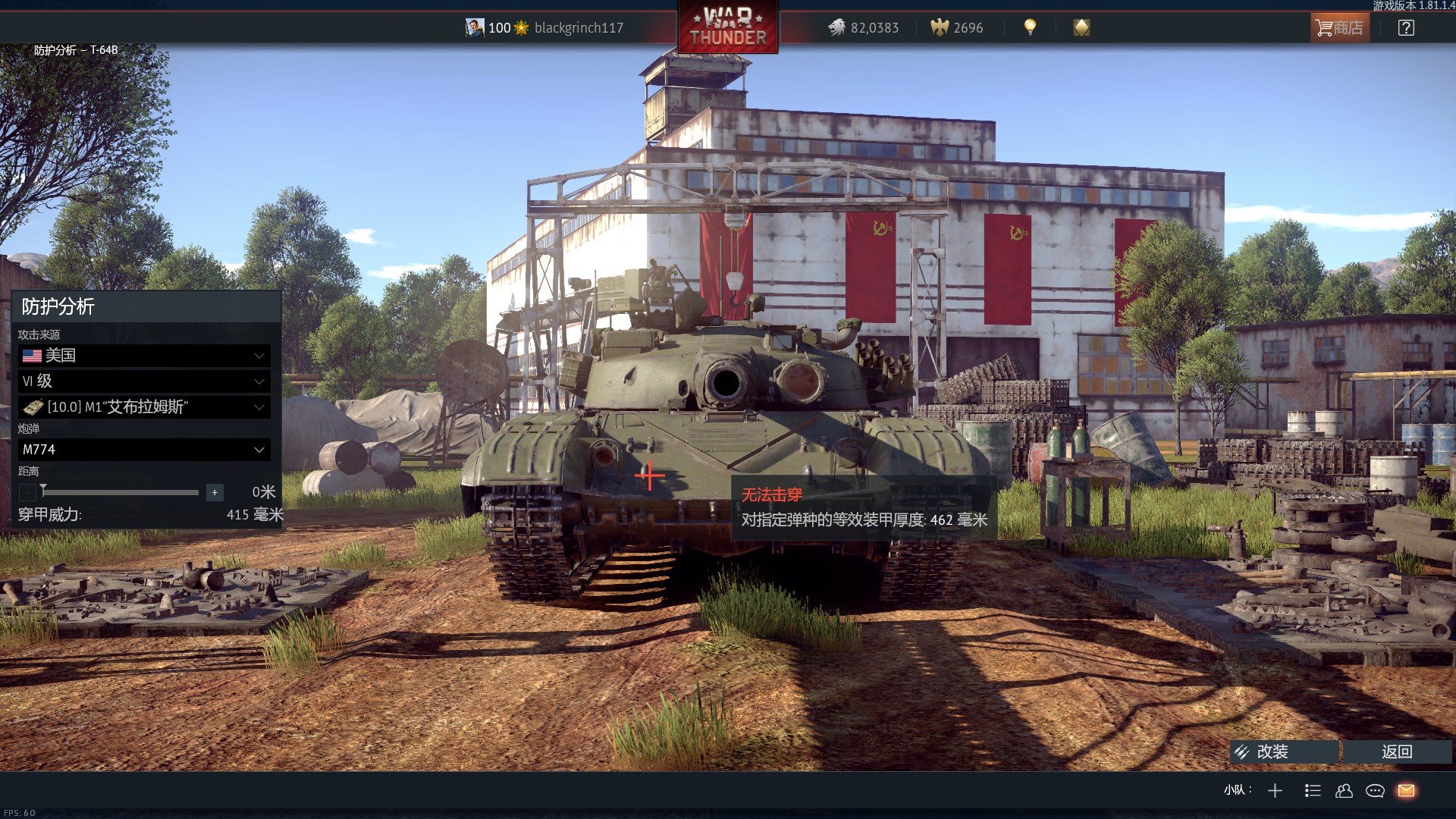Choose vehicle from M1 艾布拉姆斯 dropdown
The image size is (1456, 819).
click(x=144, y=407)
